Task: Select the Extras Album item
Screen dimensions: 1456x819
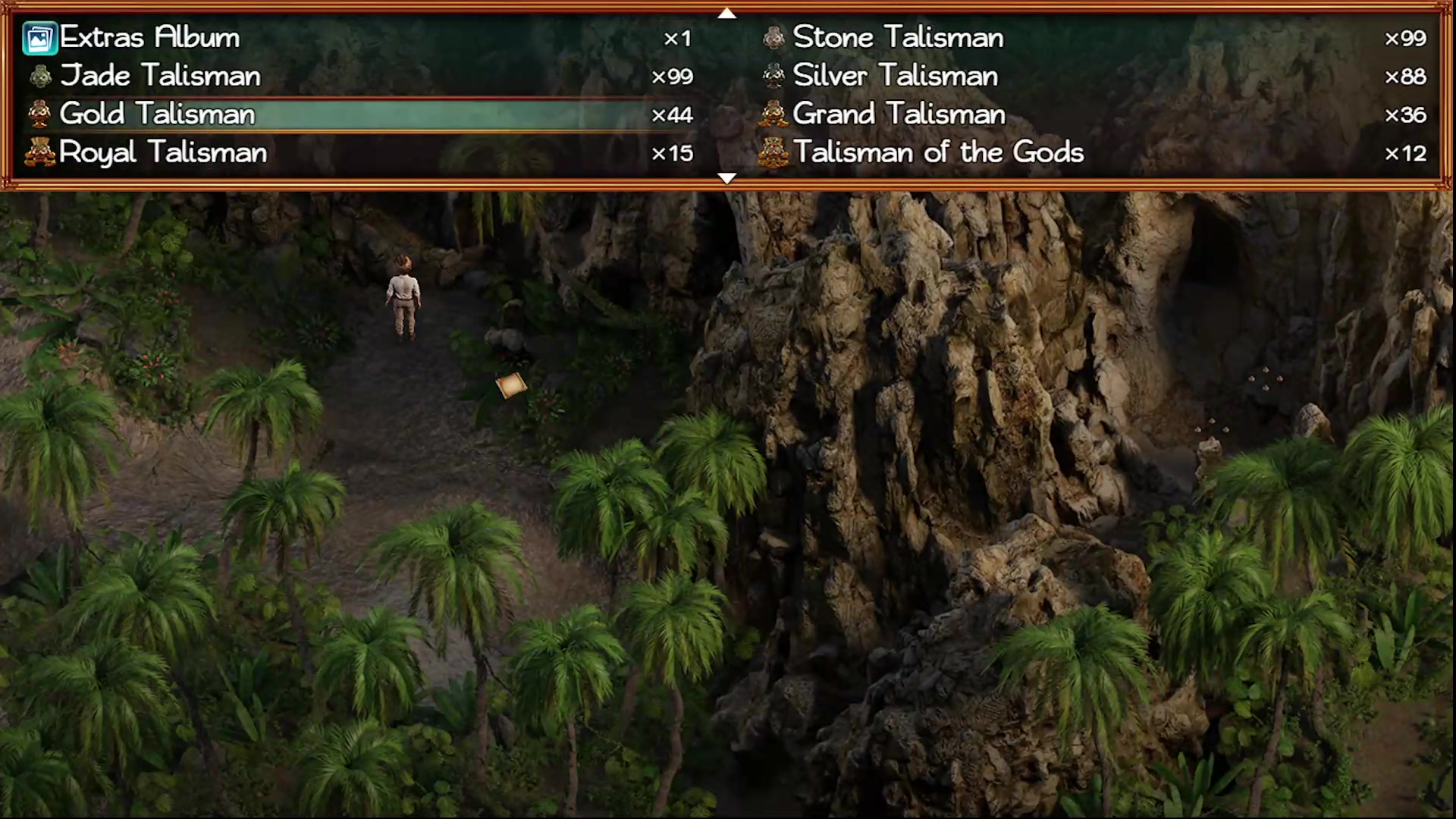Action: (x=149, y=38)
